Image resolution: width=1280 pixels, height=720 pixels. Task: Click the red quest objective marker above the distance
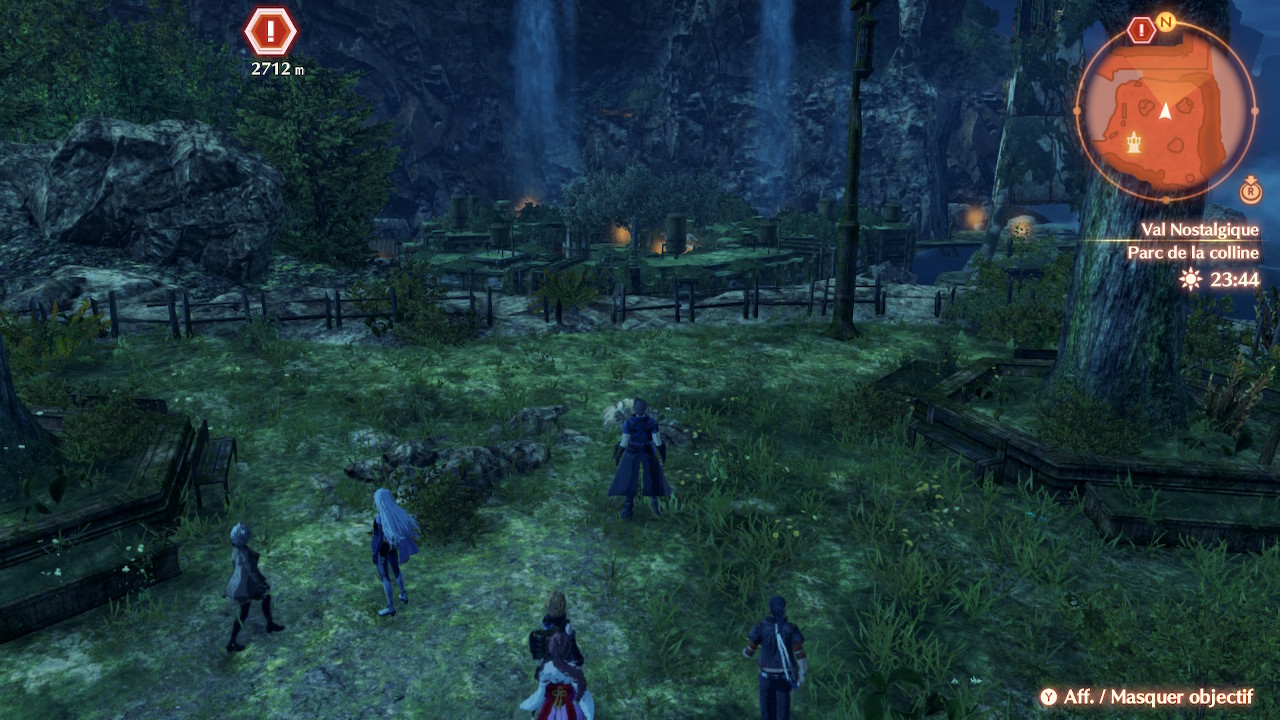(x=270, y=31)
